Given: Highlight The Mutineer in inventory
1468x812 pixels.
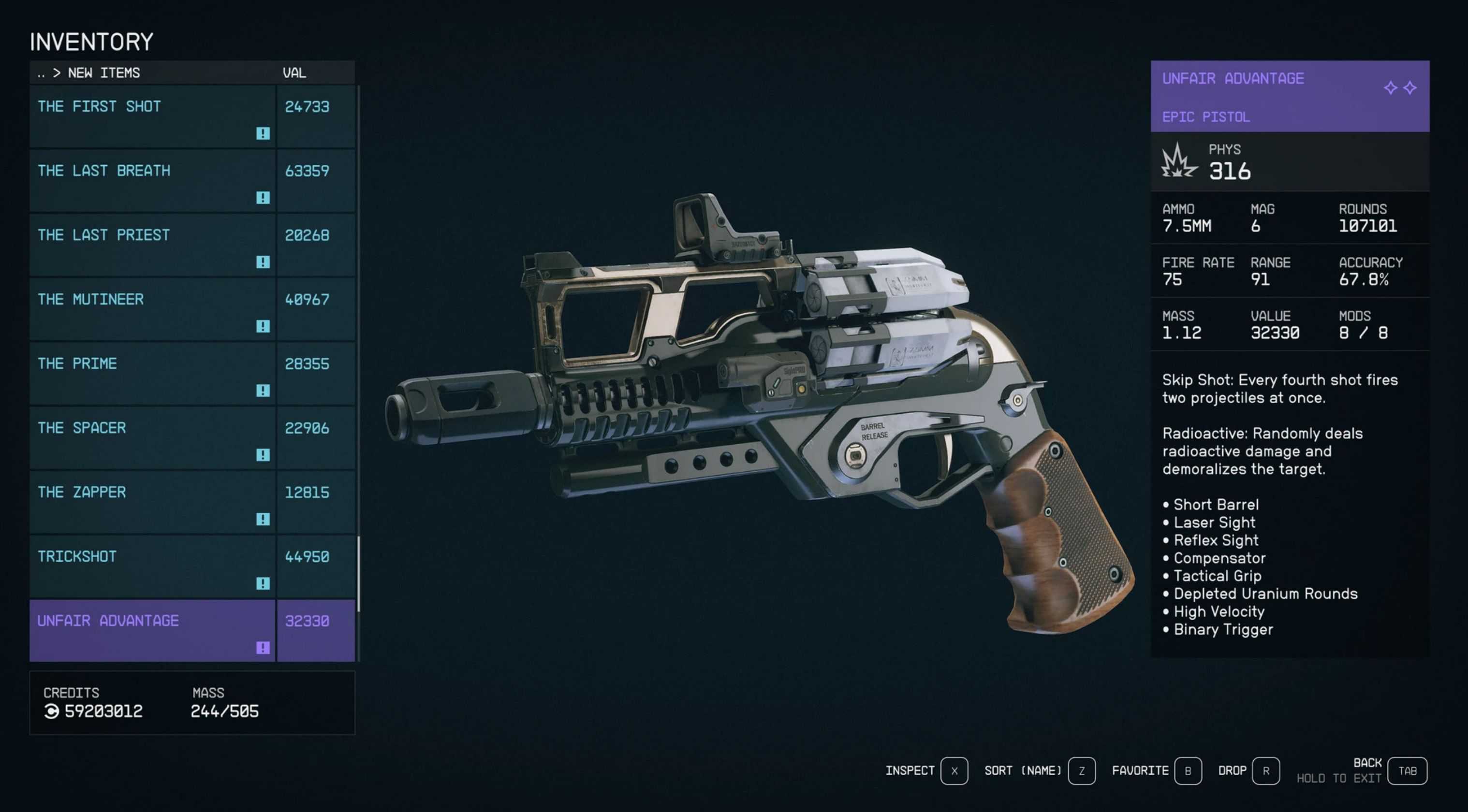Looking at the screenshot, I should (152, 310).
